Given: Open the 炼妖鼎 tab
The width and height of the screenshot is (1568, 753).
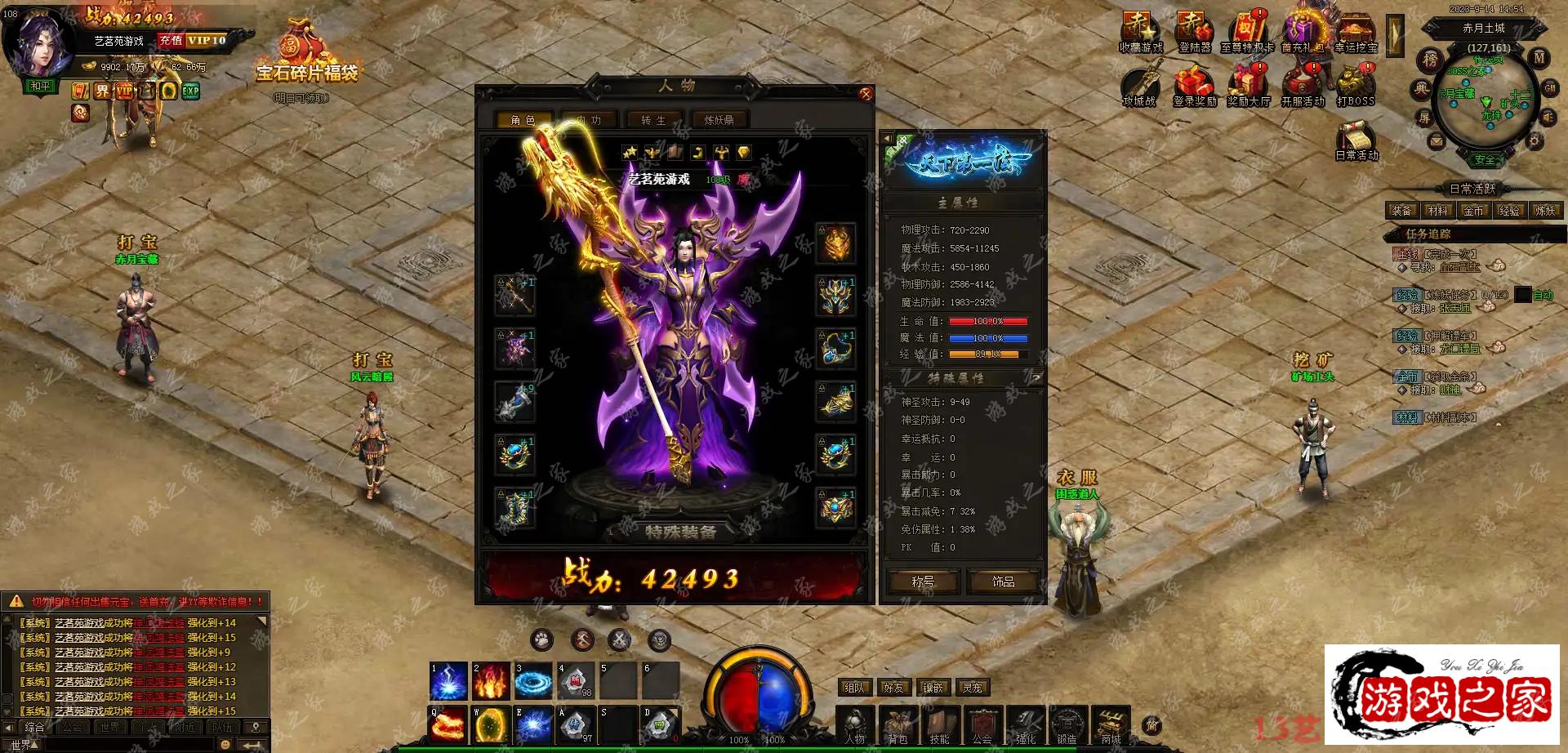Looking at the screenshot, I should (719, 120).
